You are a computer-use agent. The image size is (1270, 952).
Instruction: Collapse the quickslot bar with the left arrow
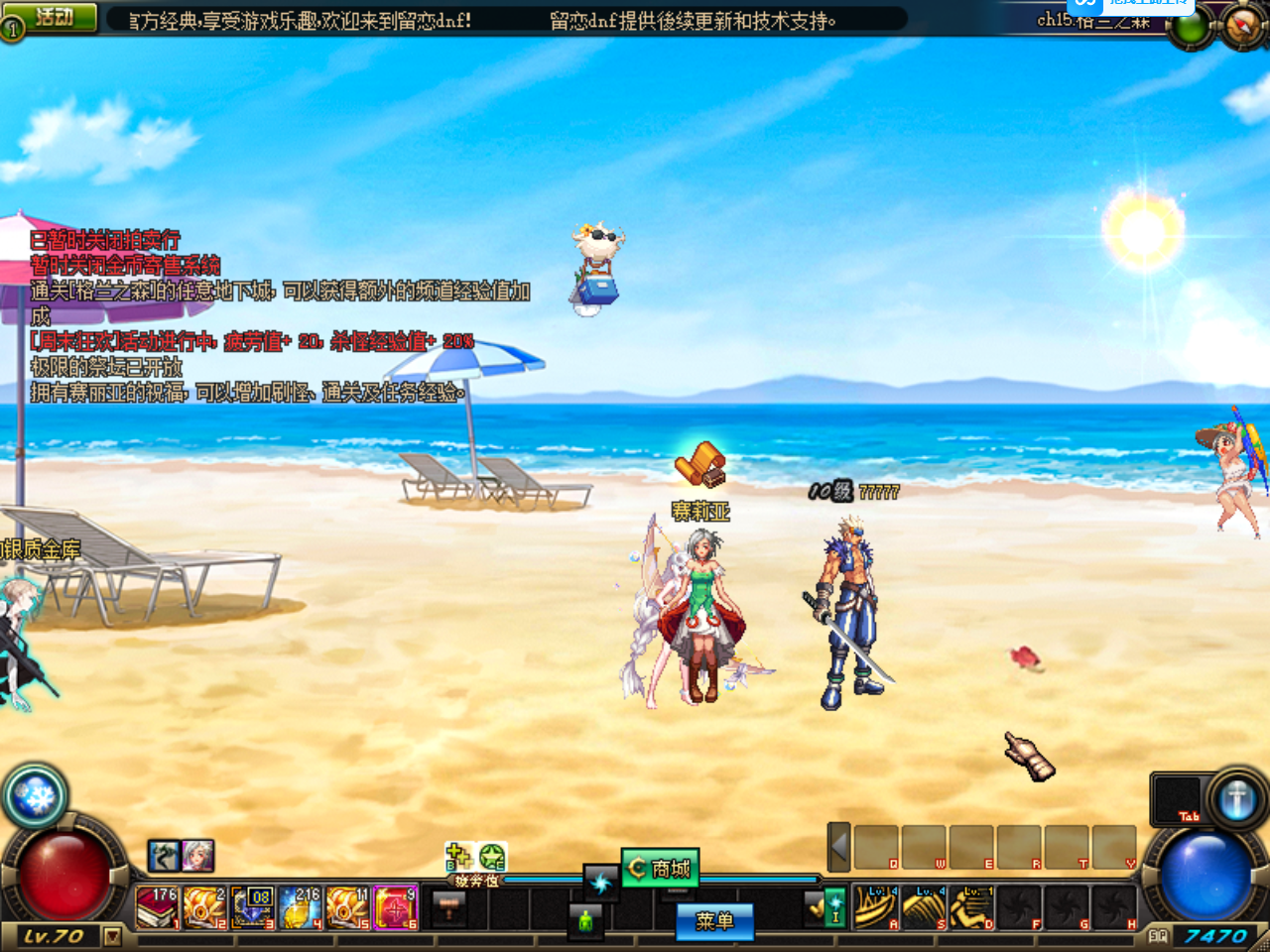coord(838,846)
